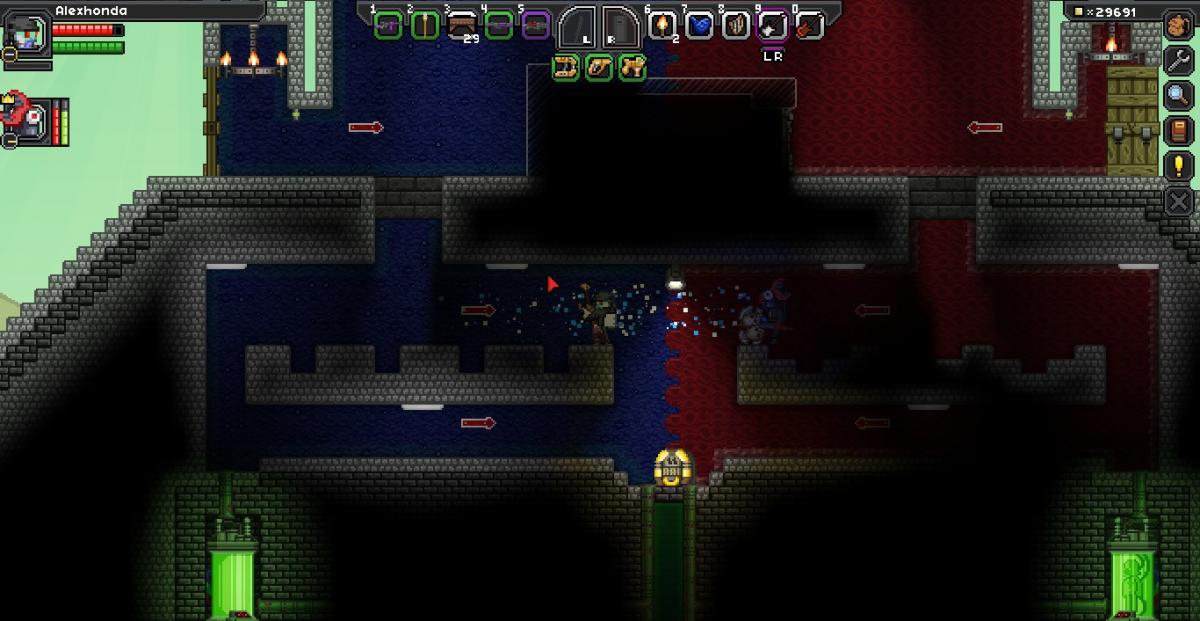Open the inventory bag

pyautogui.click(x=1178, y=24)
